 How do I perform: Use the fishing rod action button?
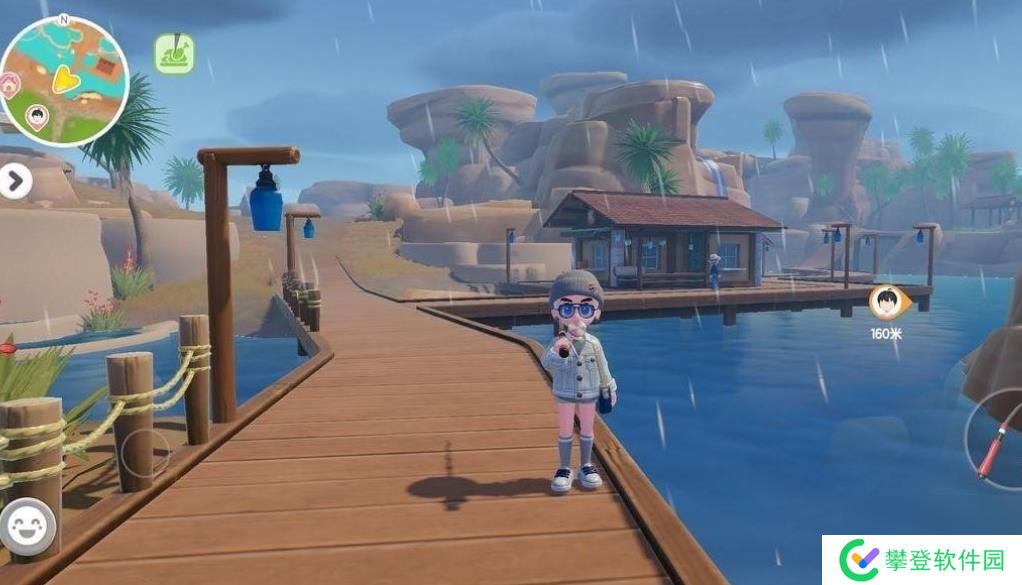[993, 445]
